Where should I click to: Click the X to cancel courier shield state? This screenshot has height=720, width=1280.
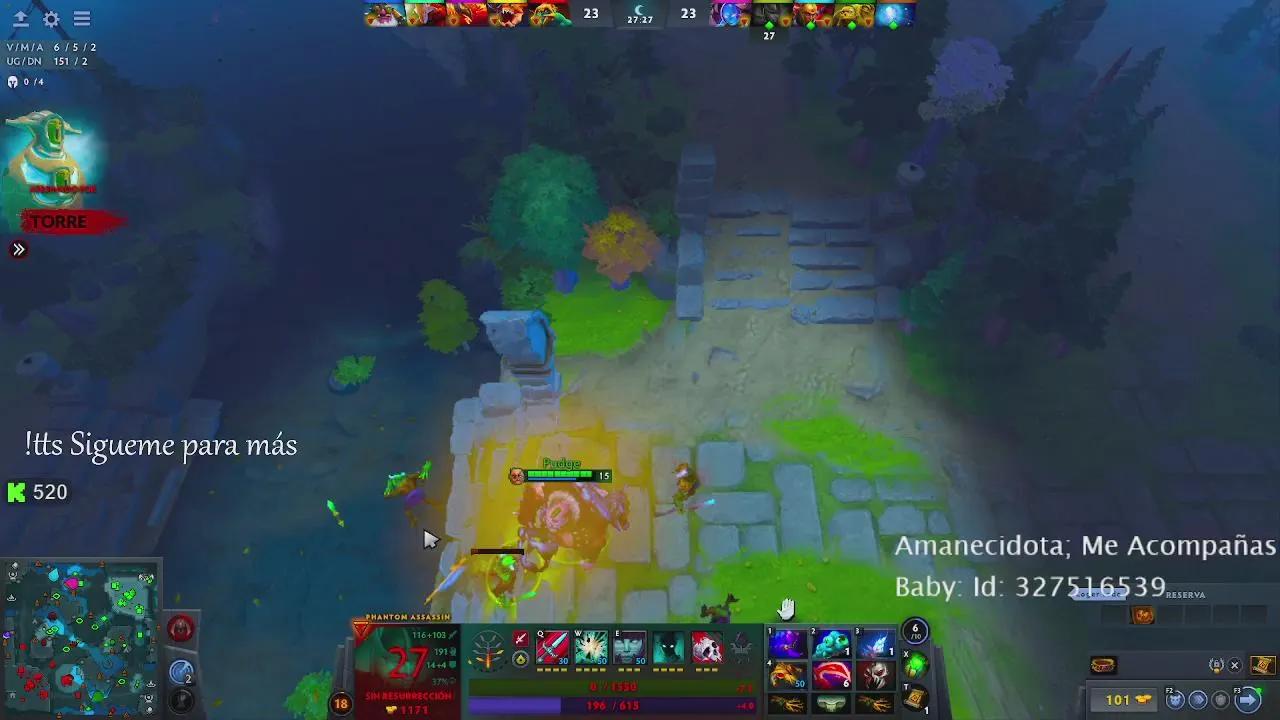[x=1234, y=665]
